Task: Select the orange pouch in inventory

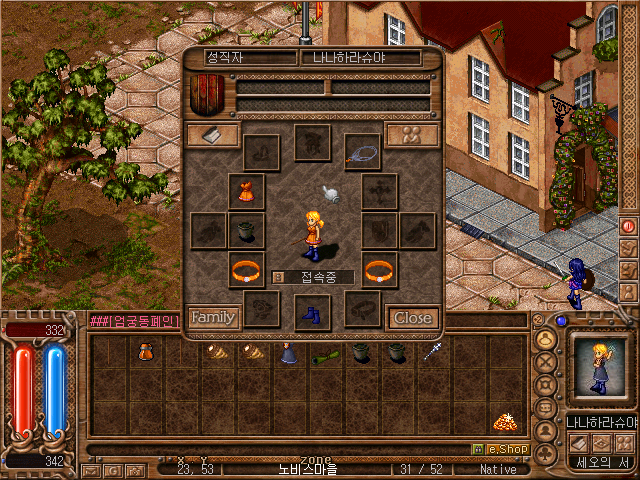Action: coord(145,351)
